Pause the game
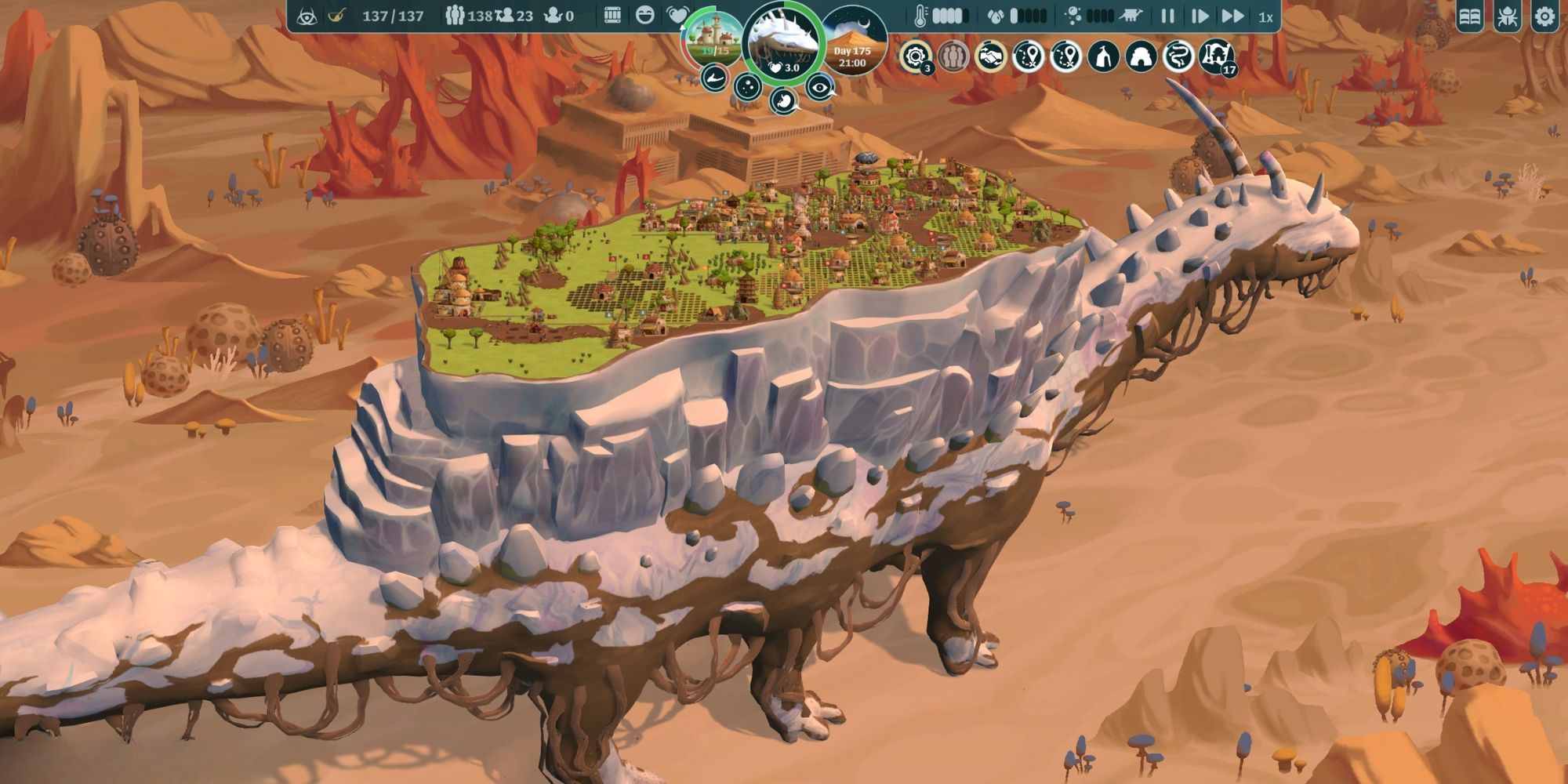Viewport: 1568px width, 784px height. (x=1167, y=16)
